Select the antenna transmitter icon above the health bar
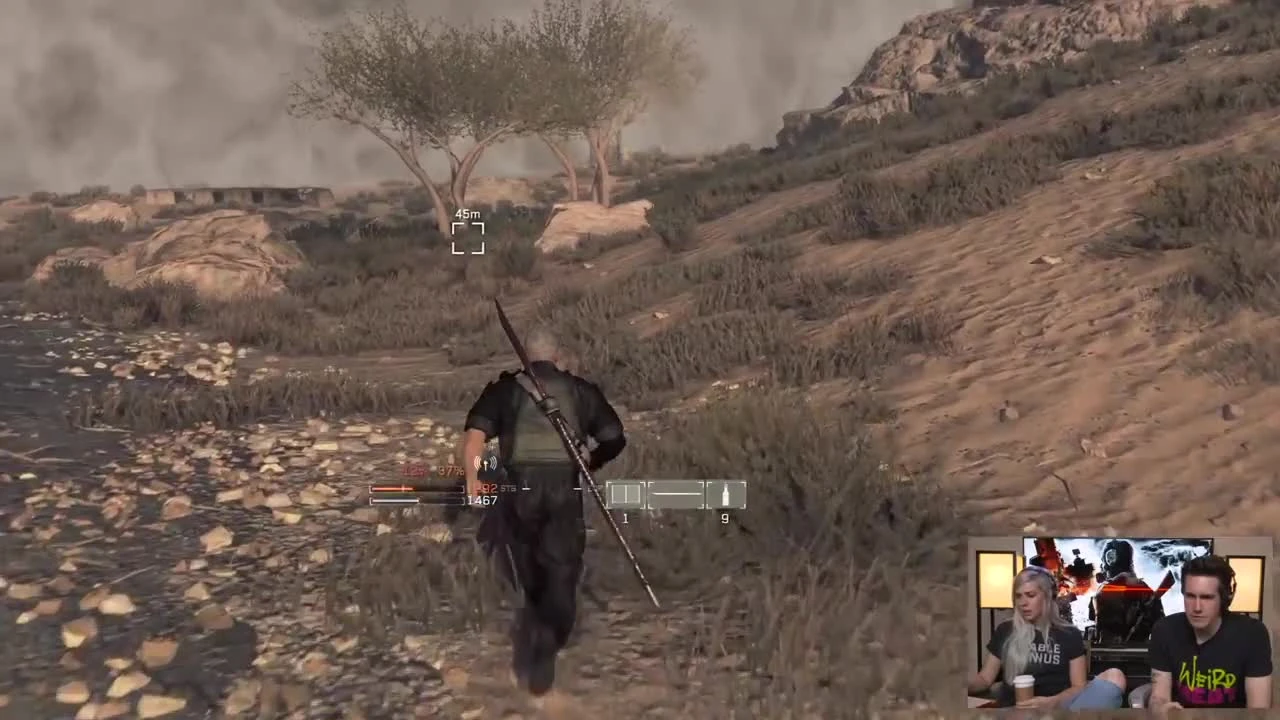Viewport: 1280px width, 720px height. (x=486, y=463)
